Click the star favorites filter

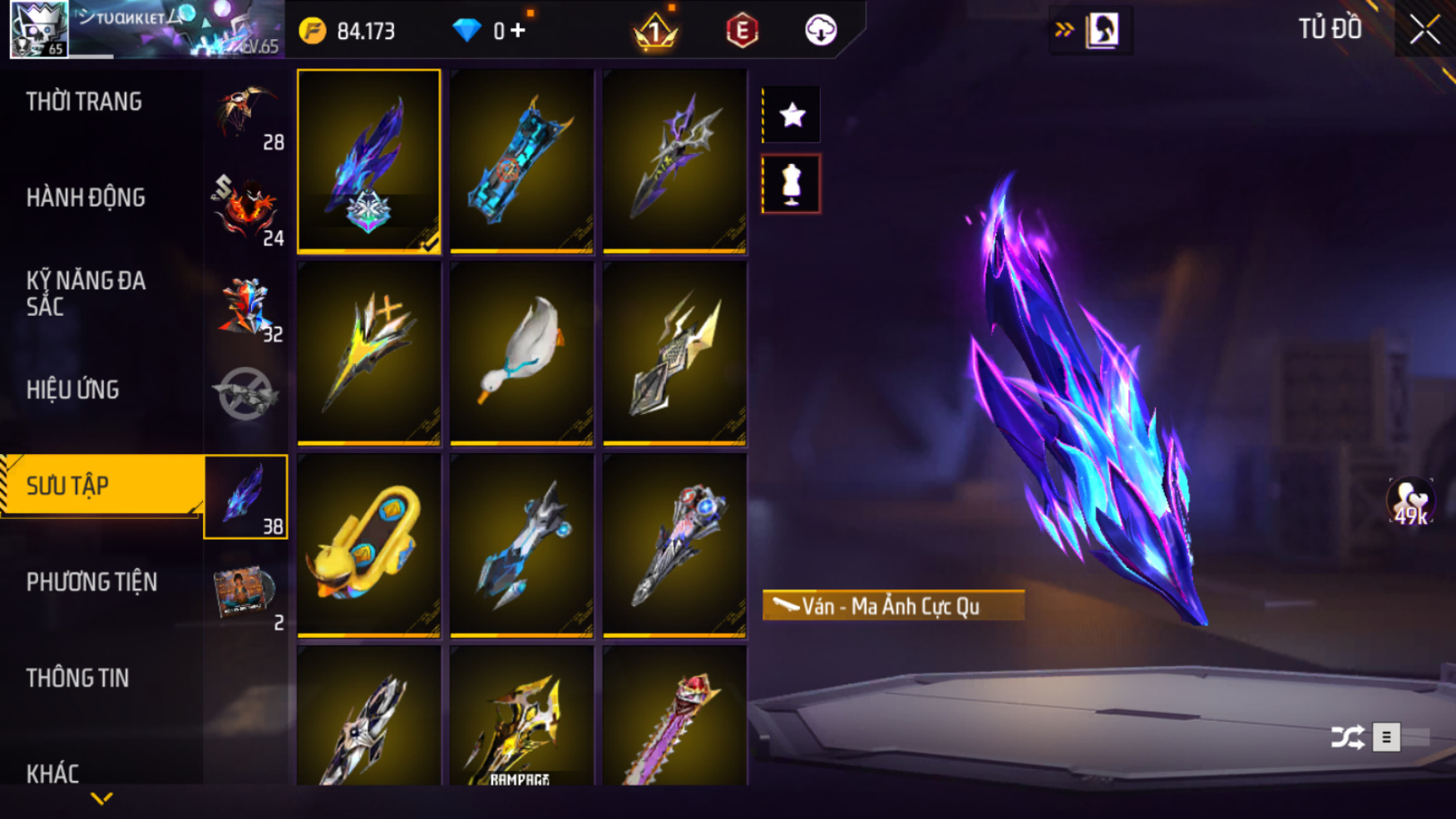792,115
